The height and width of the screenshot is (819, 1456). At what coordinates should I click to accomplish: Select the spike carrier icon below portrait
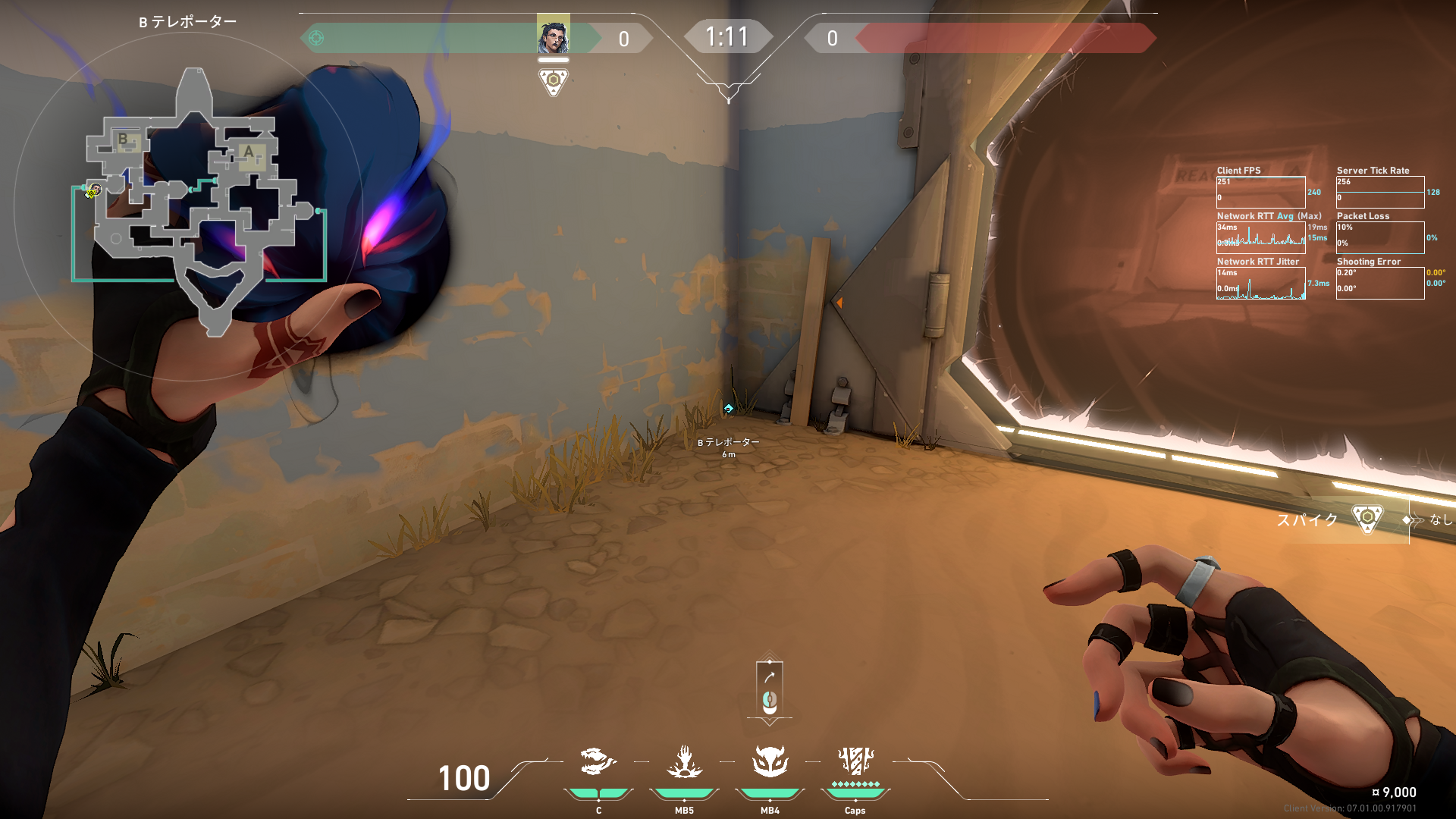tap(553, 80)
